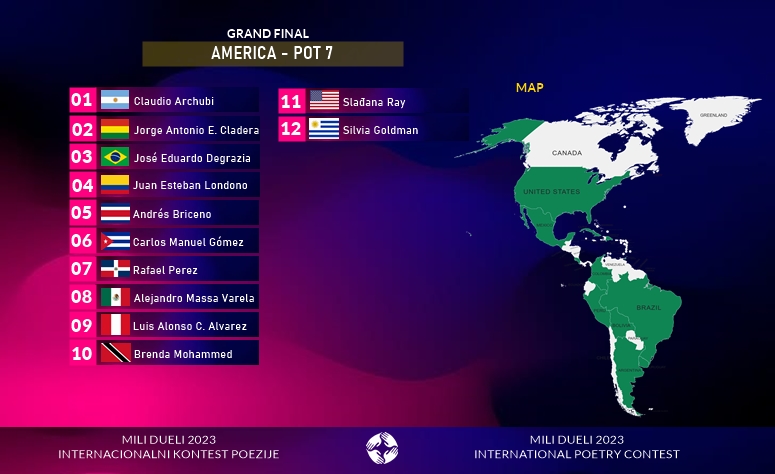
Task: Click the Alejandro Massa Varela row
Action: click(178, 297)
